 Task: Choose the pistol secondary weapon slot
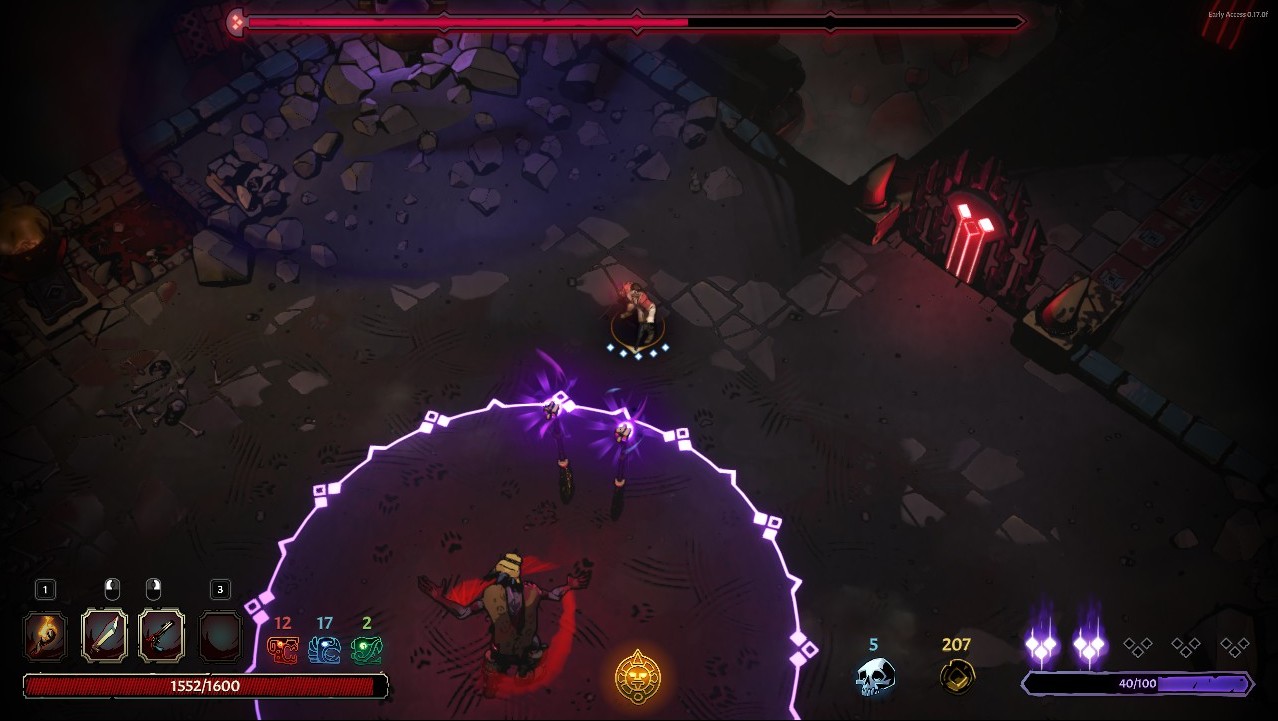coord(162,636)
